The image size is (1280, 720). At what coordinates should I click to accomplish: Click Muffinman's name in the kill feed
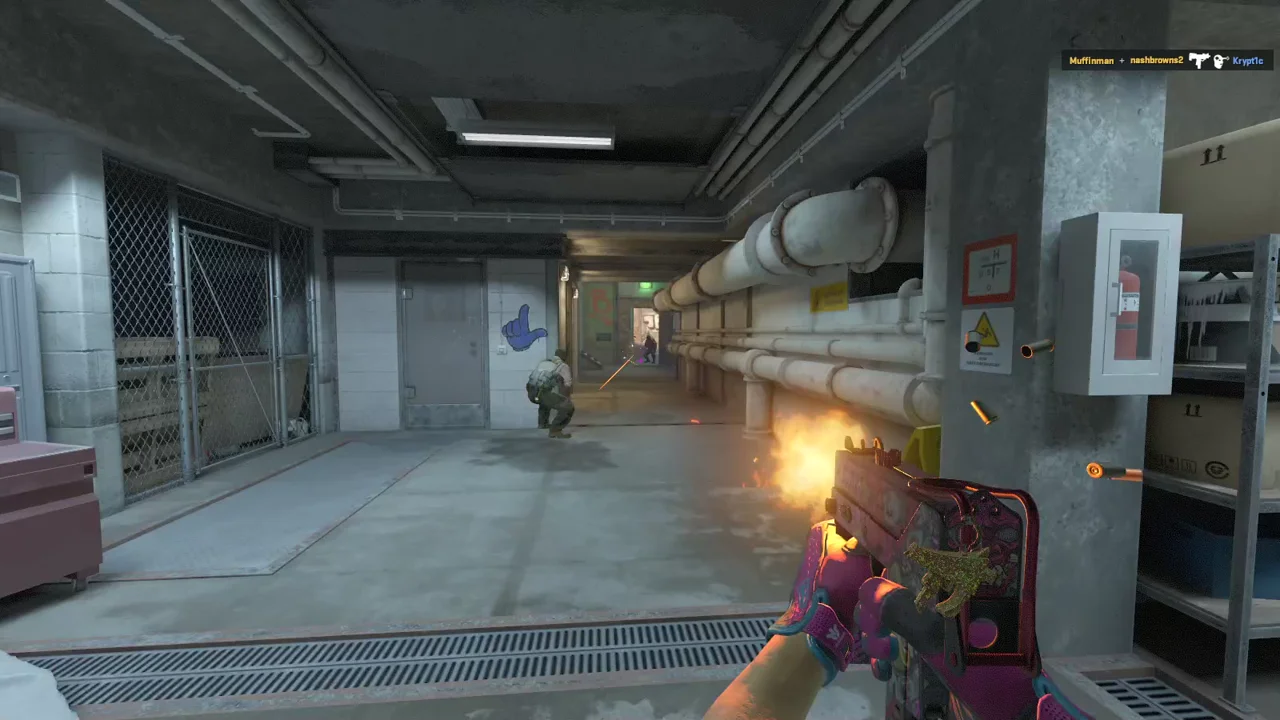coord(1091,61)
